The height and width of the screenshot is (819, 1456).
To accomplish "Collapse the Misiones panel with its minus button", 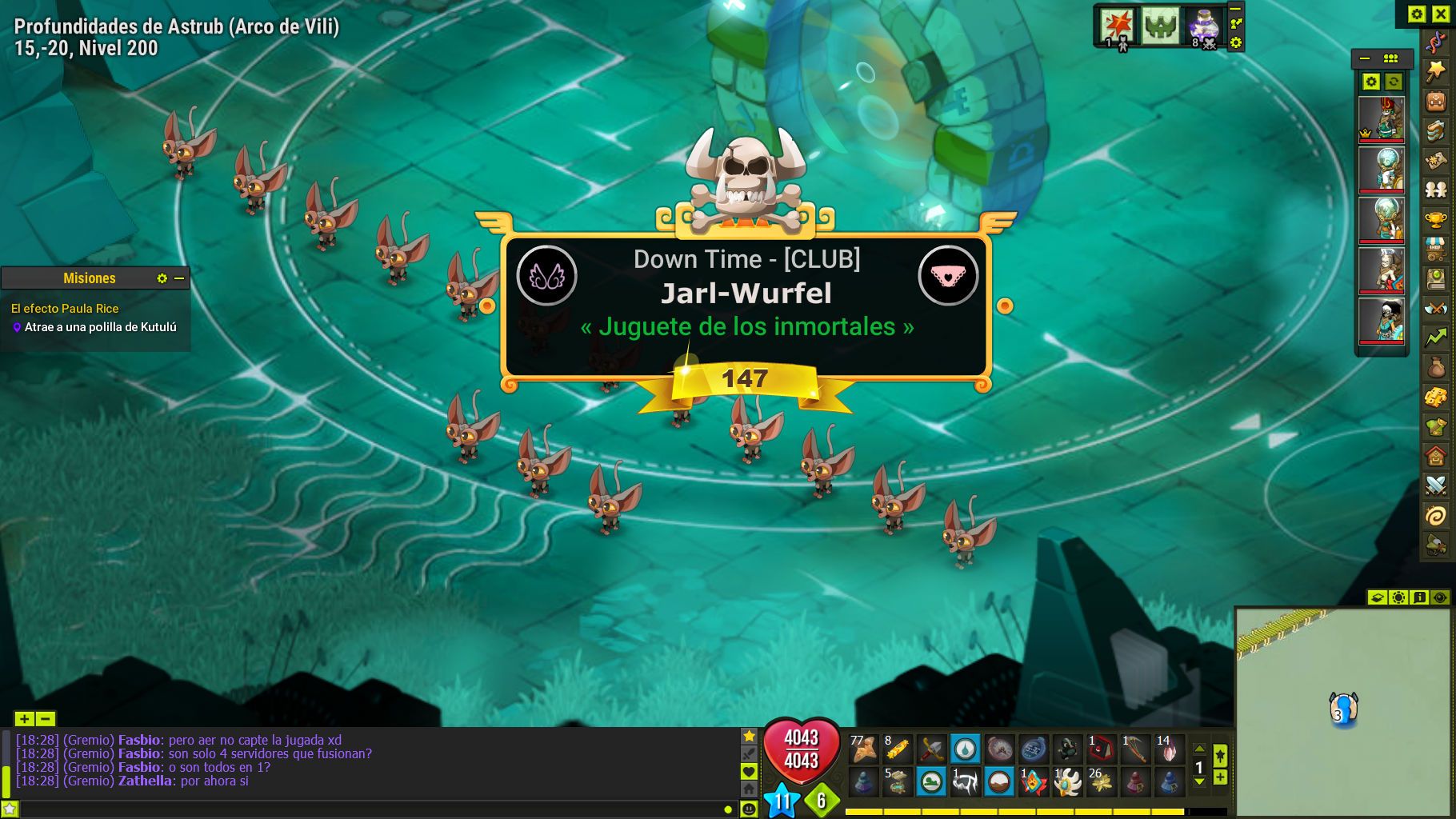I will coord(179,278).
